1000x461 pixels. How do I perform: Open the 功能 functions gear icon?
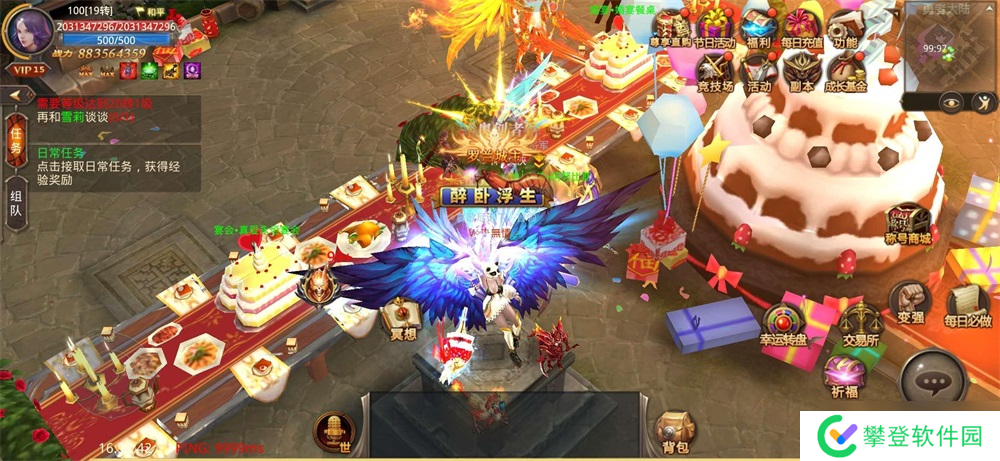point(845,26)
